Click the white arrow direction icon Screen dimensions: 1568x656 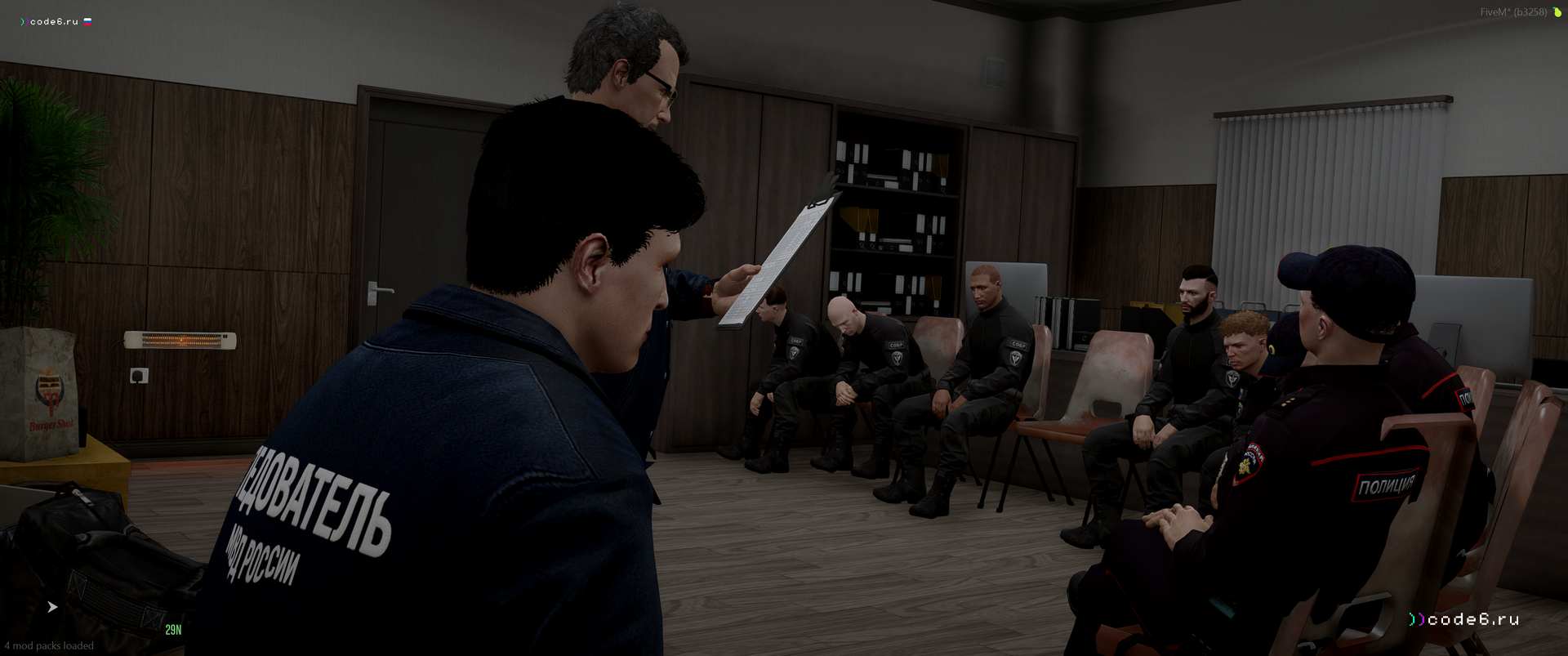[x=52, y=607]
